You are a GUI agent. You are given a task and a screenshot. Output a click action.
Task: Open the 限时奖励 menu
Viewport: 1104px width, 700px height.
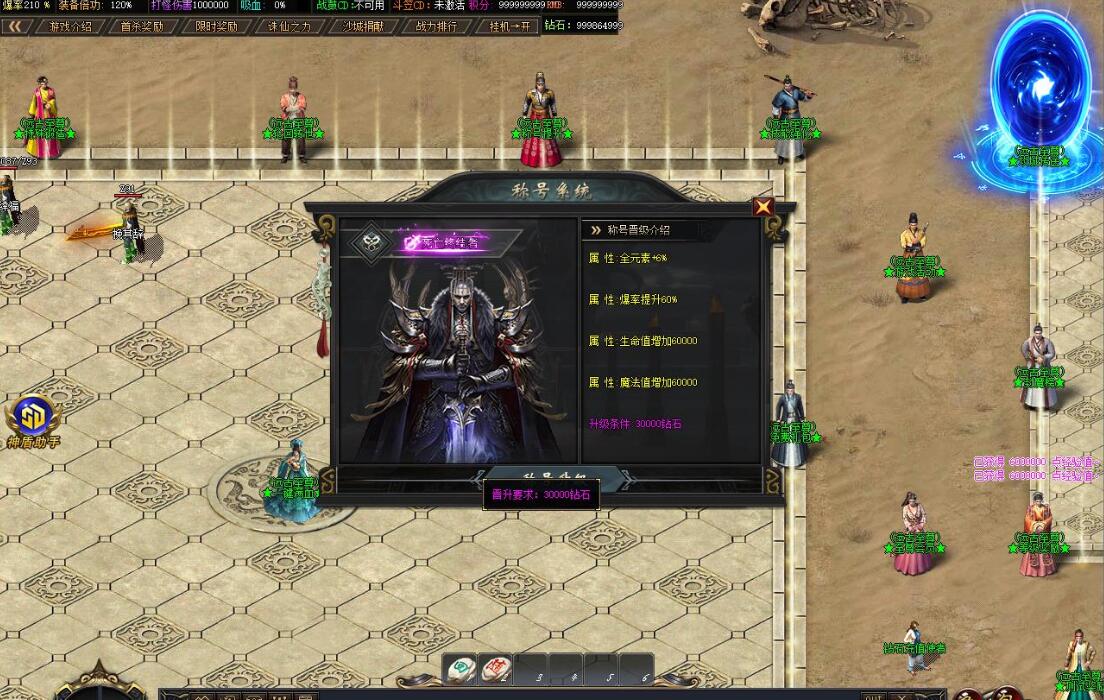[213, 26]
